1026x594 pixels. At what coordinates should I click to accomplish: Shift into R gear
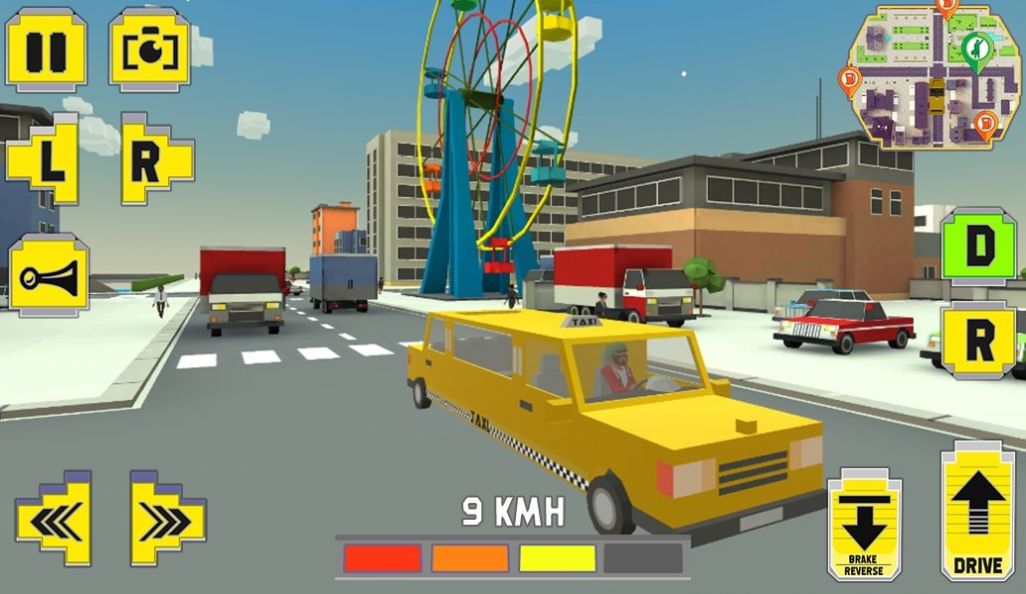978,340
